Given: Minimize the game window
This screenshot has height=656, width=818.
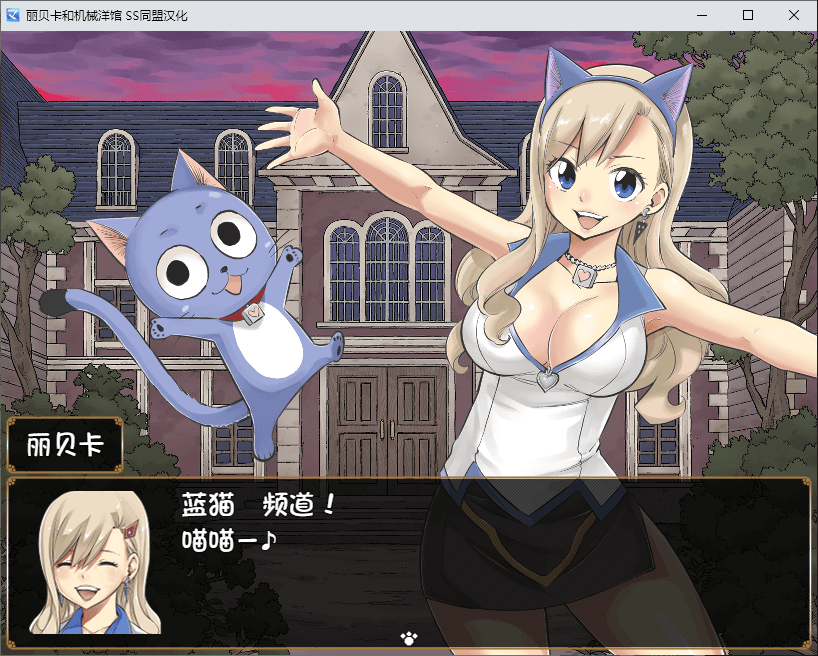Looking at the screenshot, I should [x=702, y=16].
